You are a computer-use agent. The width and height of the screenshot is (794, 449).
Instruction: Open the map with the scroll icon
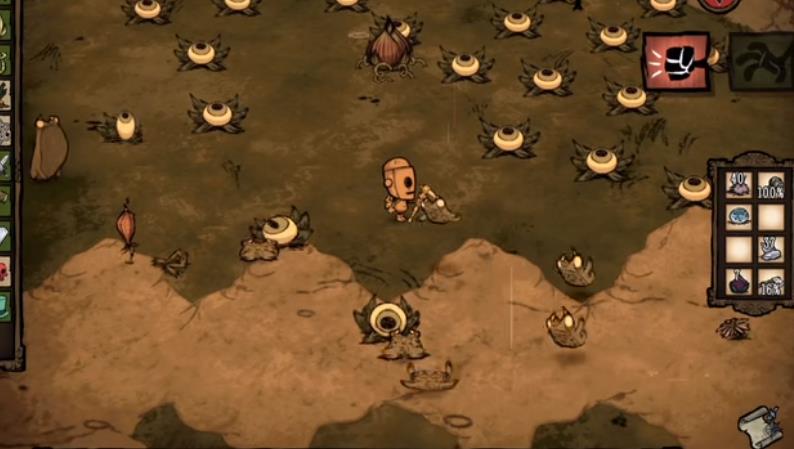tap(760, 427)
